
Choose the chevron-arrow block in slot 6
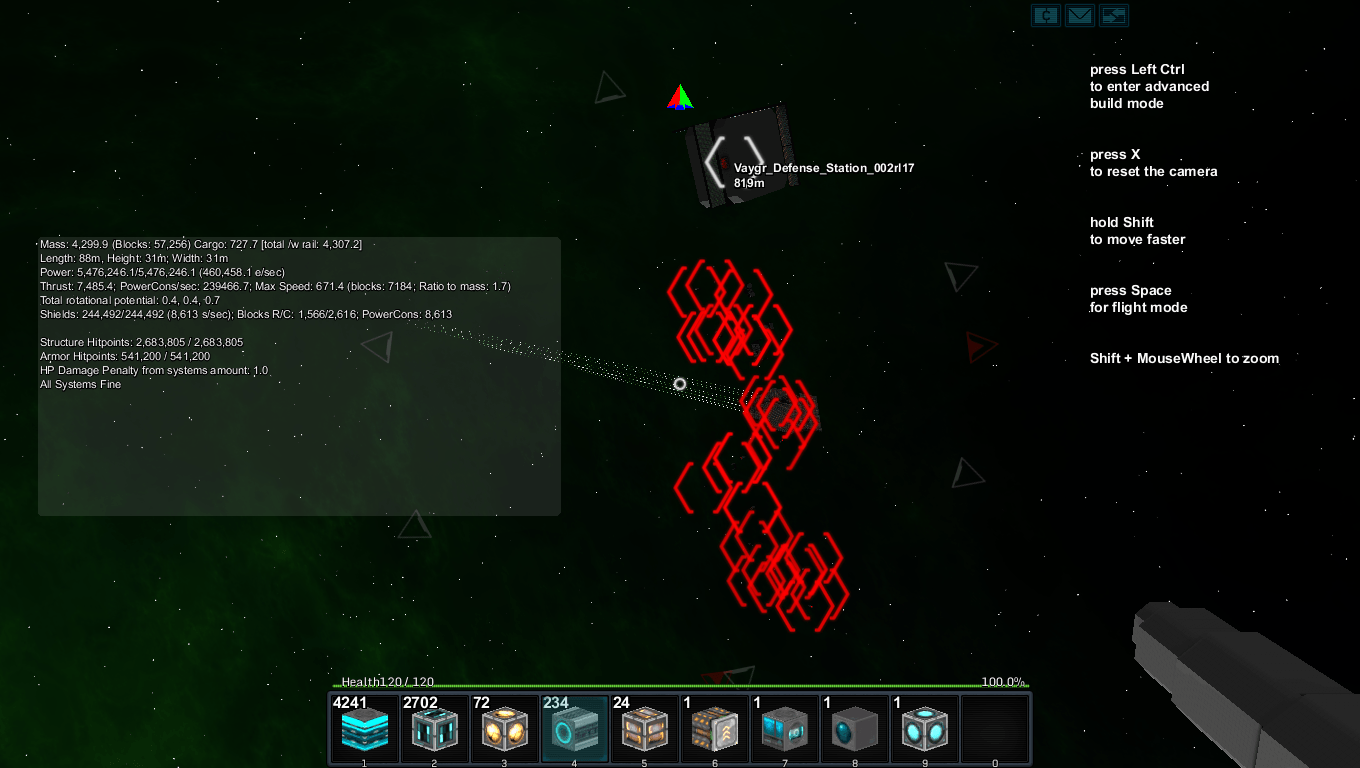click(715, 730)
